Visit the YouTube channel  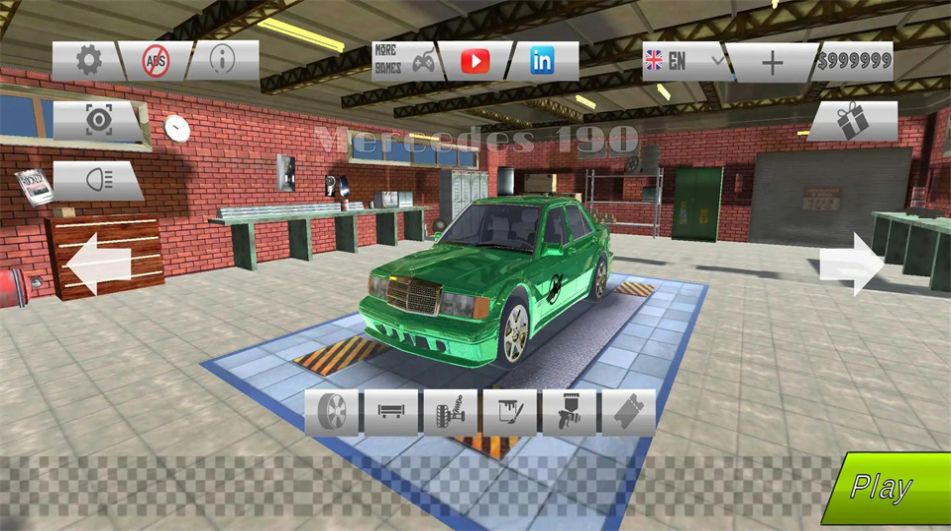(475, 61)
